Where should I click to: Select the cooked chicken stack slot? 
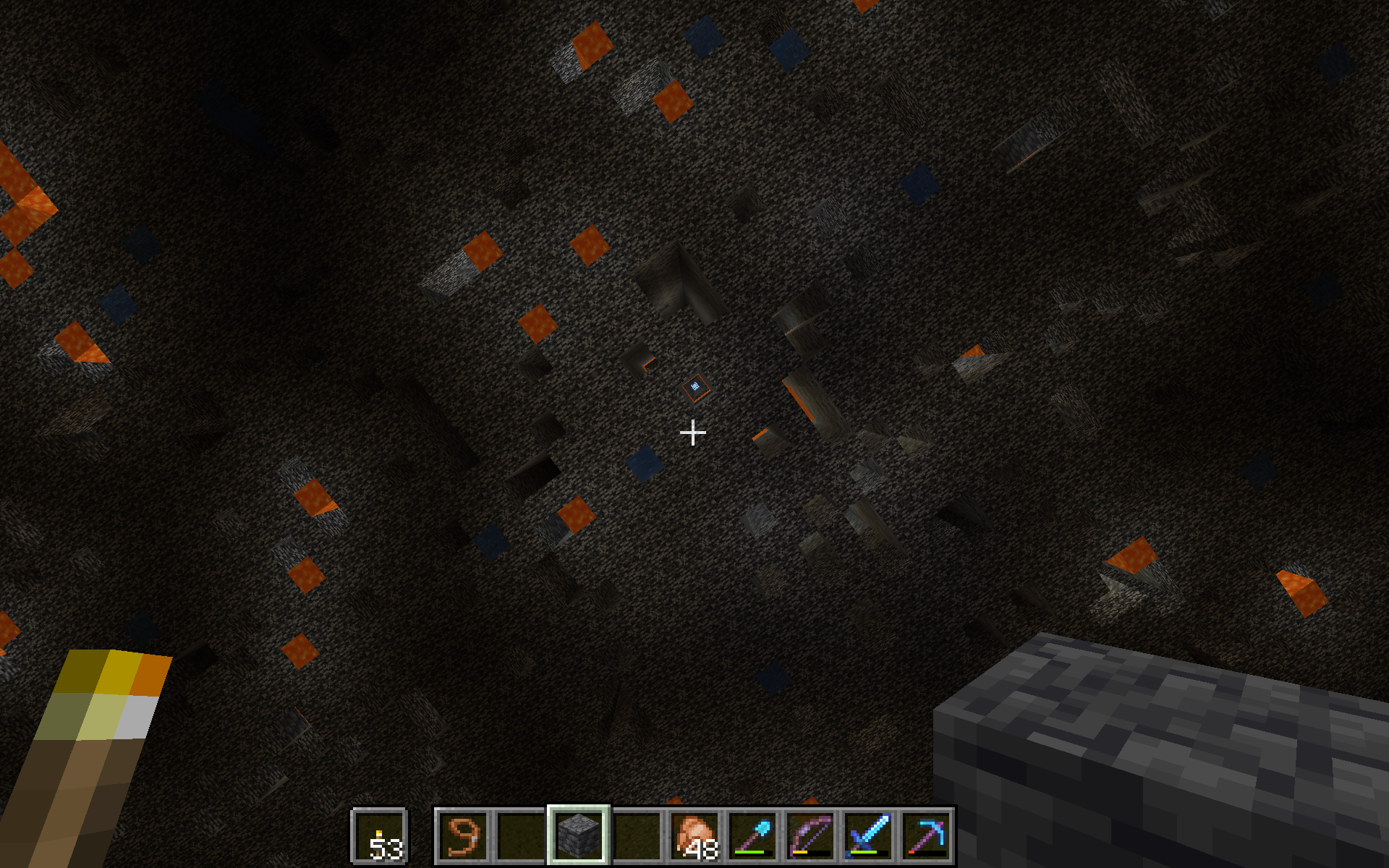[694, 836]
